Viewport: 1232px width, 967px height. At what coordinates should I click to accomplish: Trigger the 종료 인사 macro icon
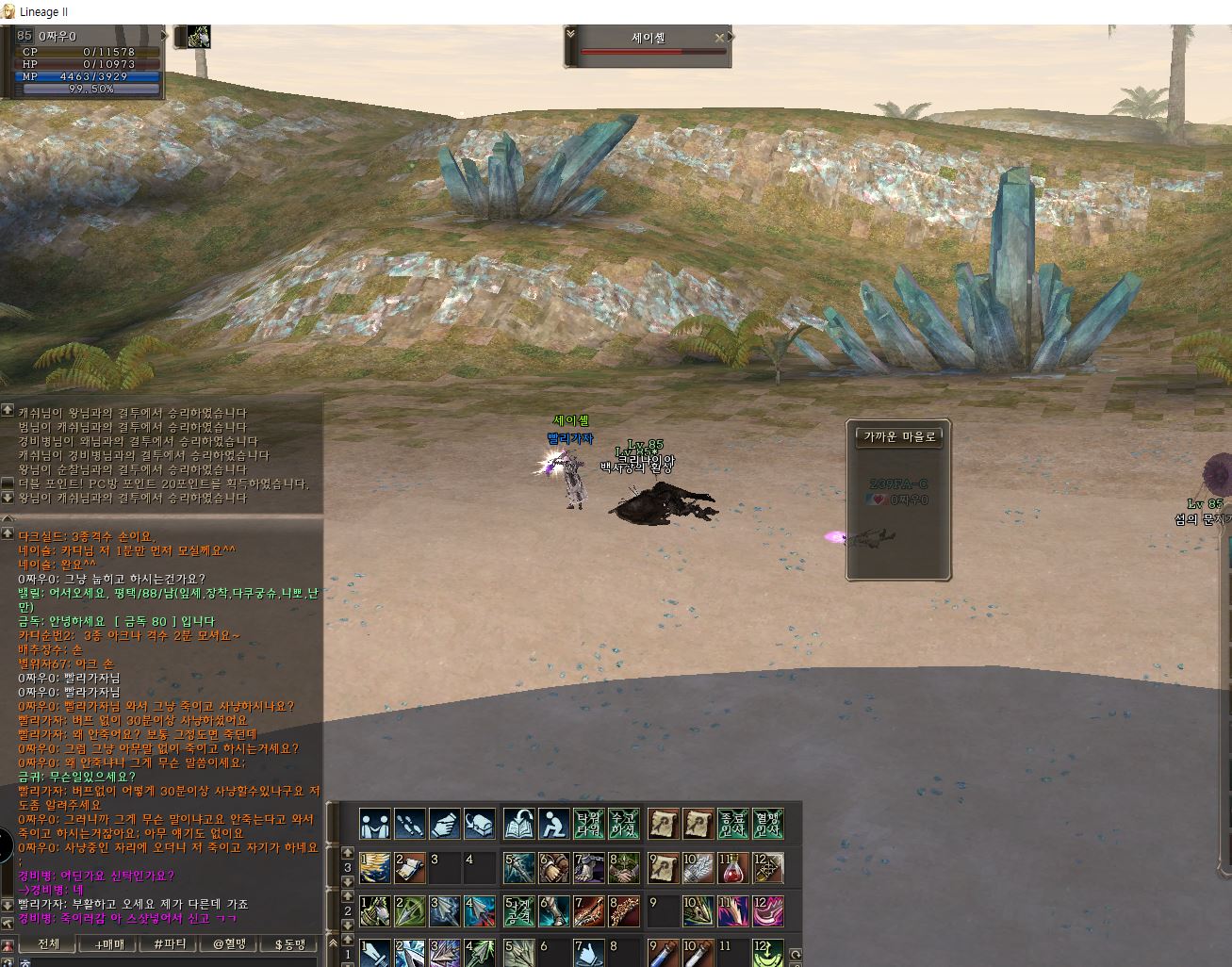coord(732,824)
